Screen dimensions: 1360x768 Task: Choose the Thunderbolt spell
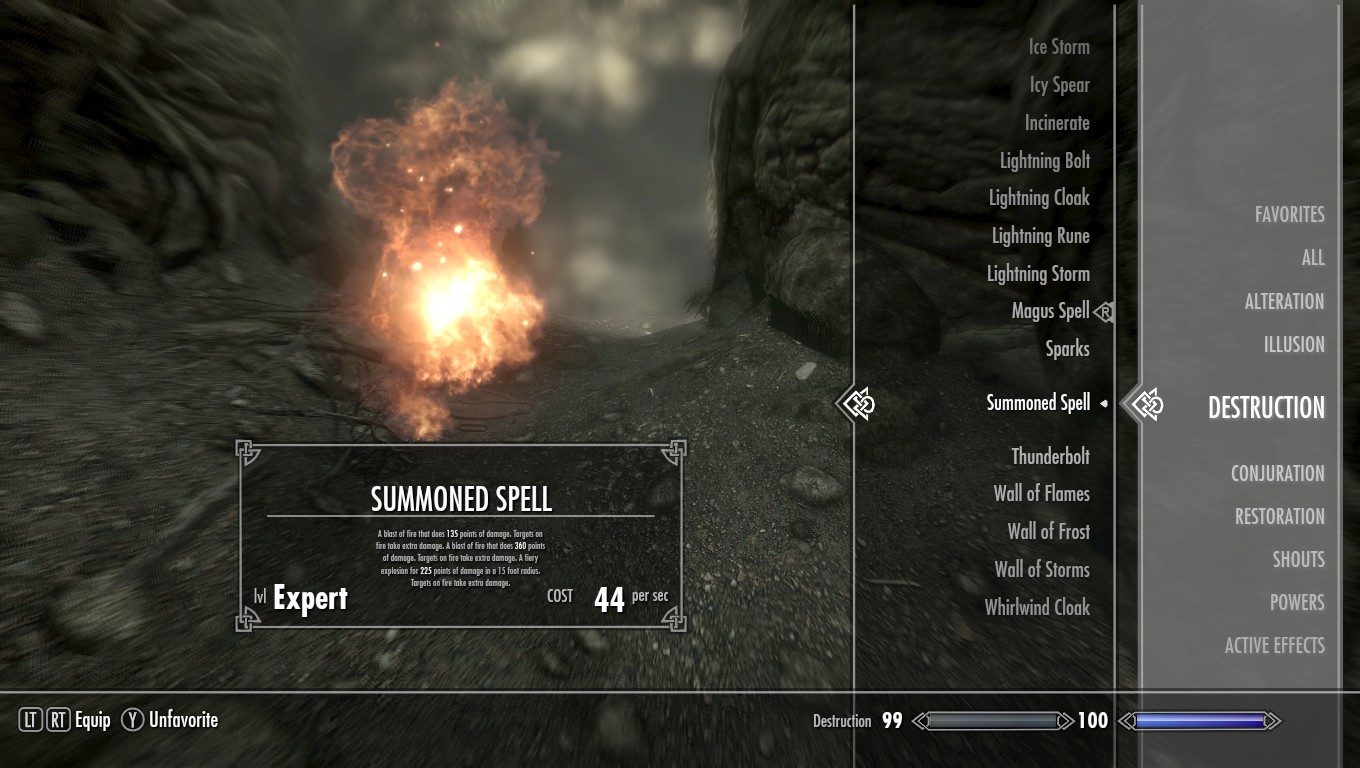[1050, 457]
